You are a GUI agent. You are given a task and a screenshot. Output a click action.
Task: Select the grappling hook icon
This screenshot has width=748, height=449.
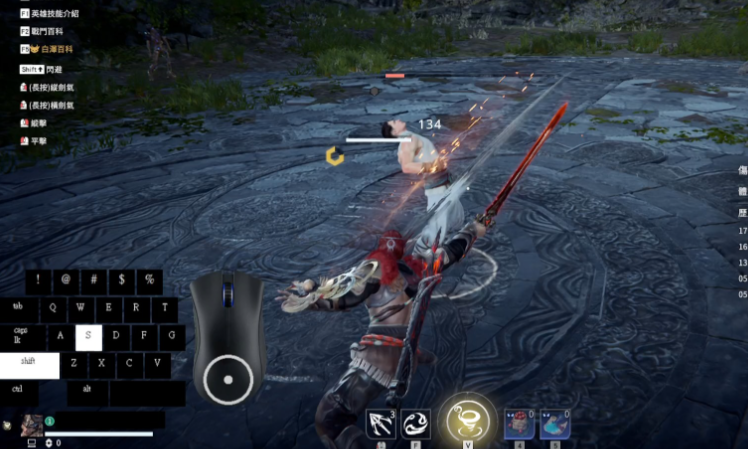tap(380, 424)
